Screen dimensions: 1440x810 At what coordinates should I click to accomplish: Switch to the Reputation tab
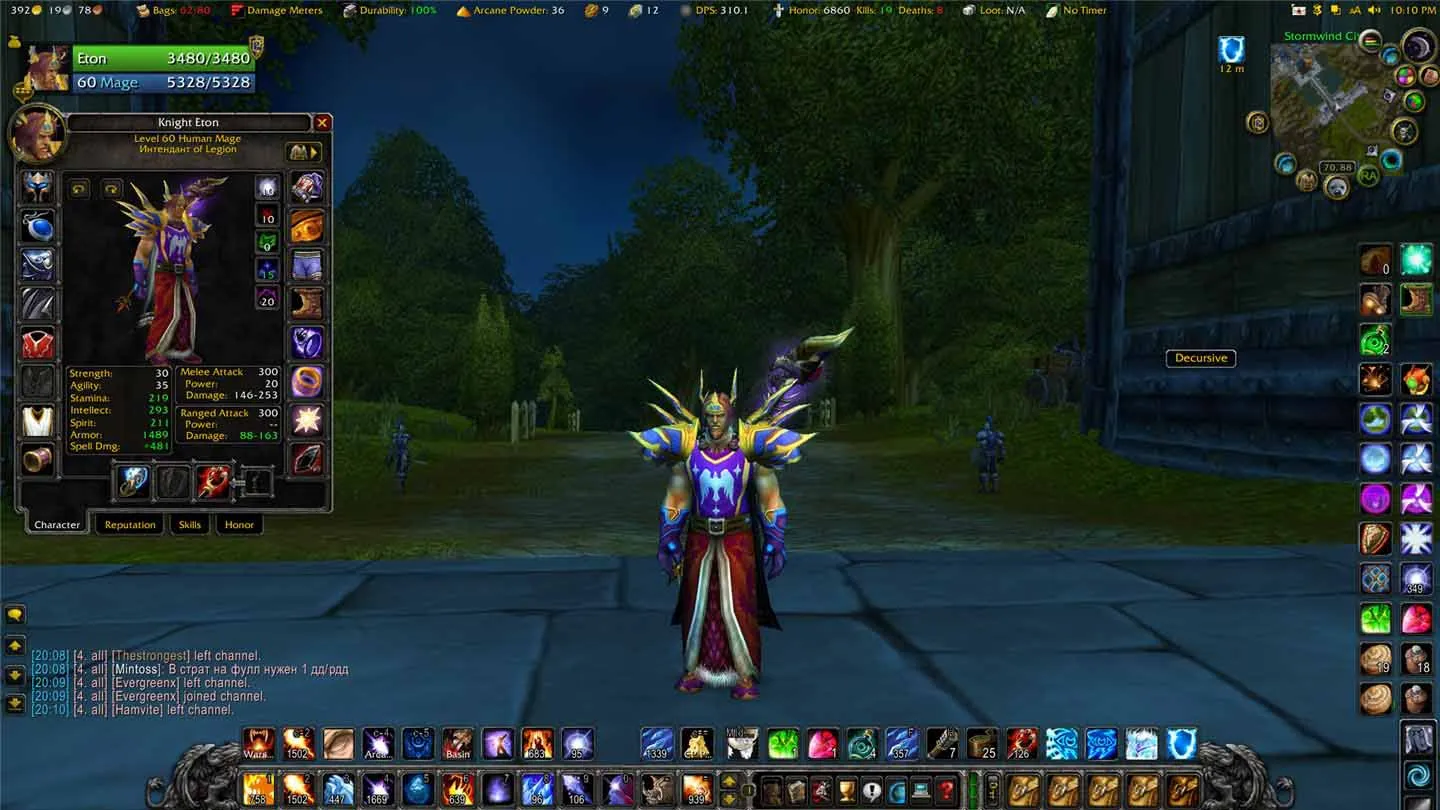tap(130, 524)
